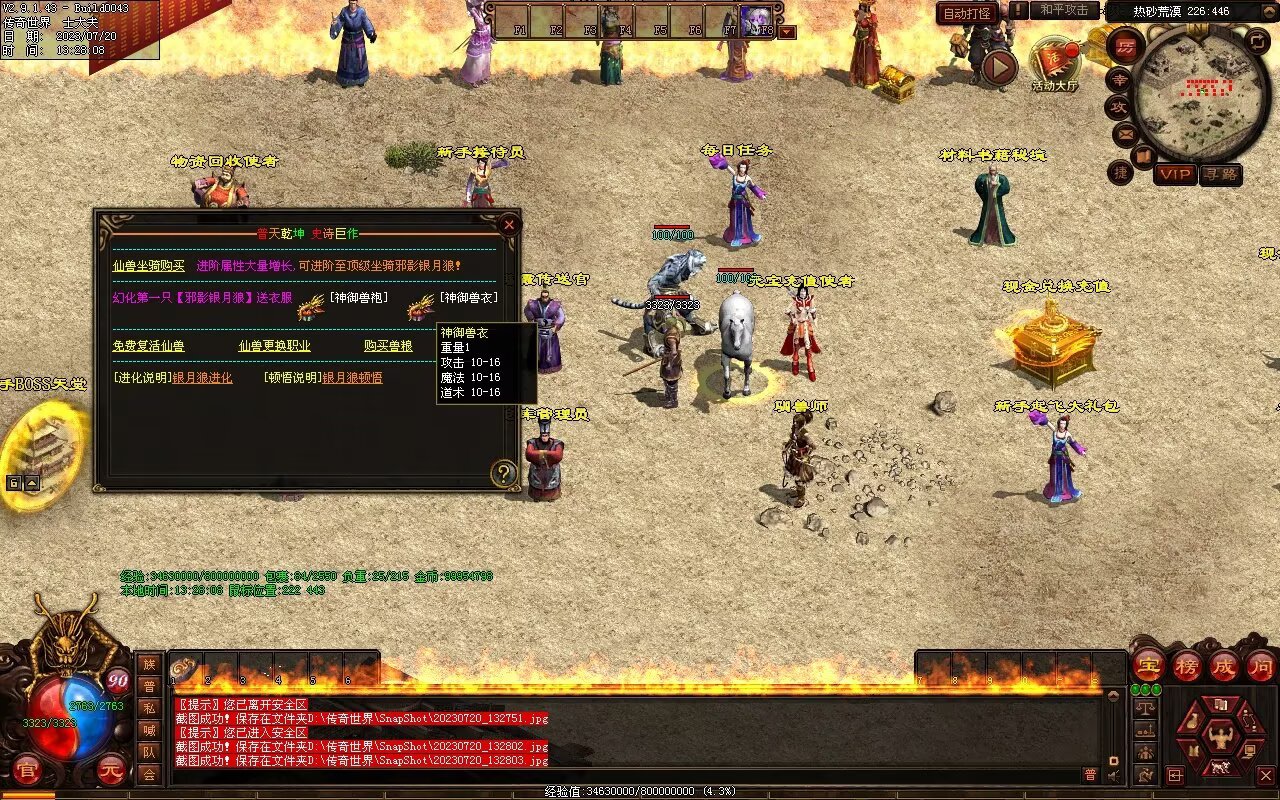Open the 仙兽更换职业 option
This screenshot has width=1280, height=800.
274,346
